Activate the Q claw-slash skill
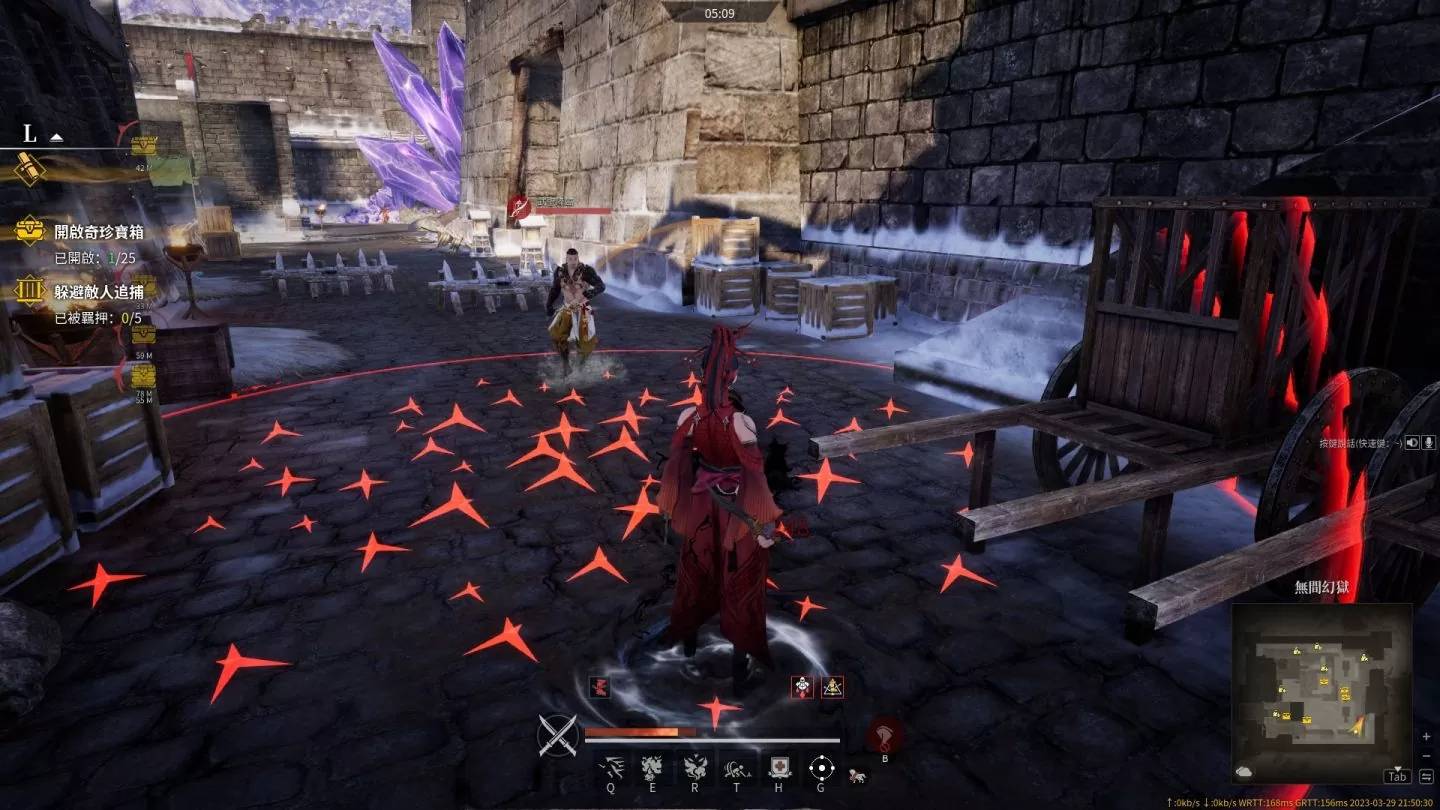The width and height of the screenshot is (1440, 810). click(x=610, y=768)
